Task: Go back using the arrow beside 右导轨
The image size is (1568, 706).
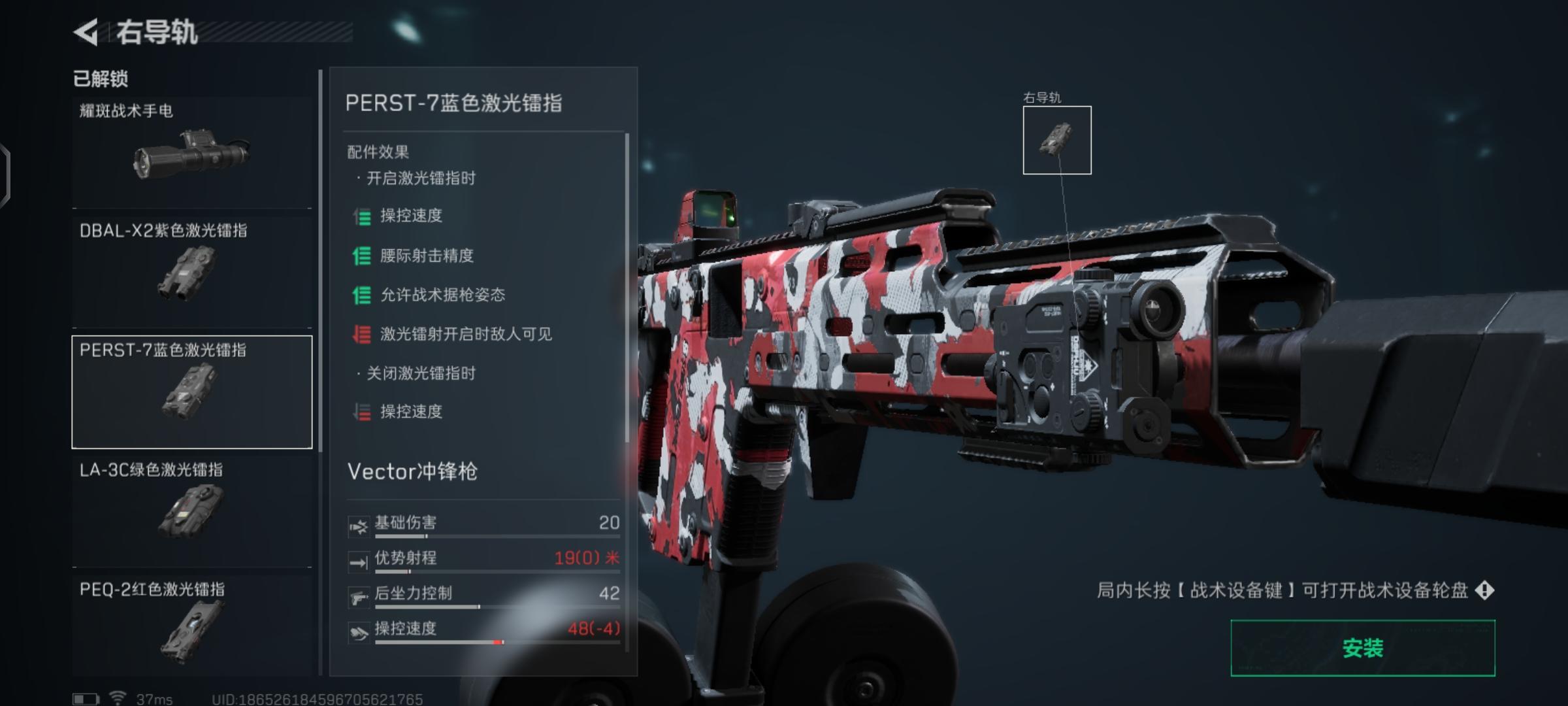Action: (86, 32)
